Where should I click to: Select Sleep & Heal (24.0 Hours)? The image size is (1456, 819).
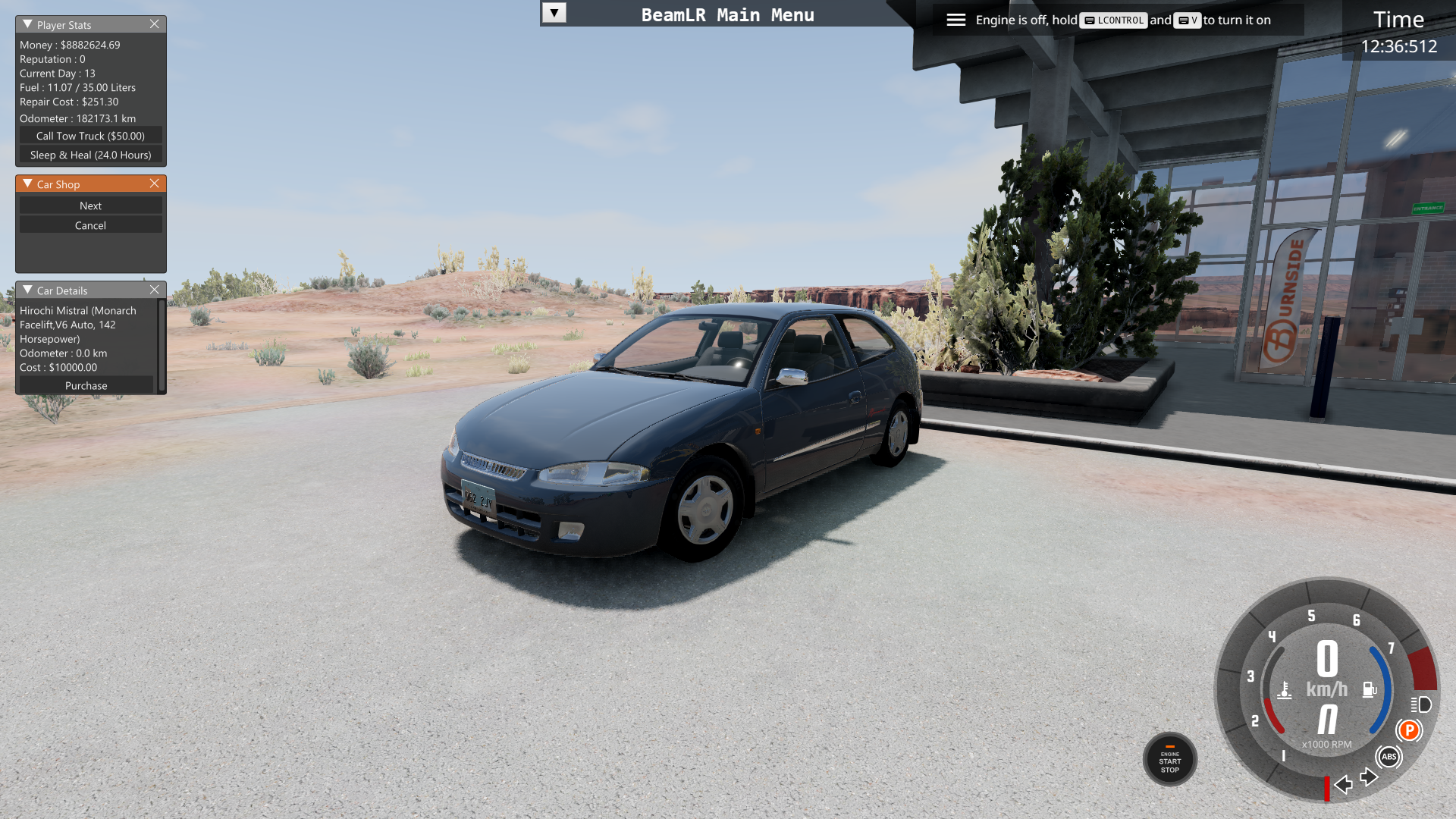(90, 155)
